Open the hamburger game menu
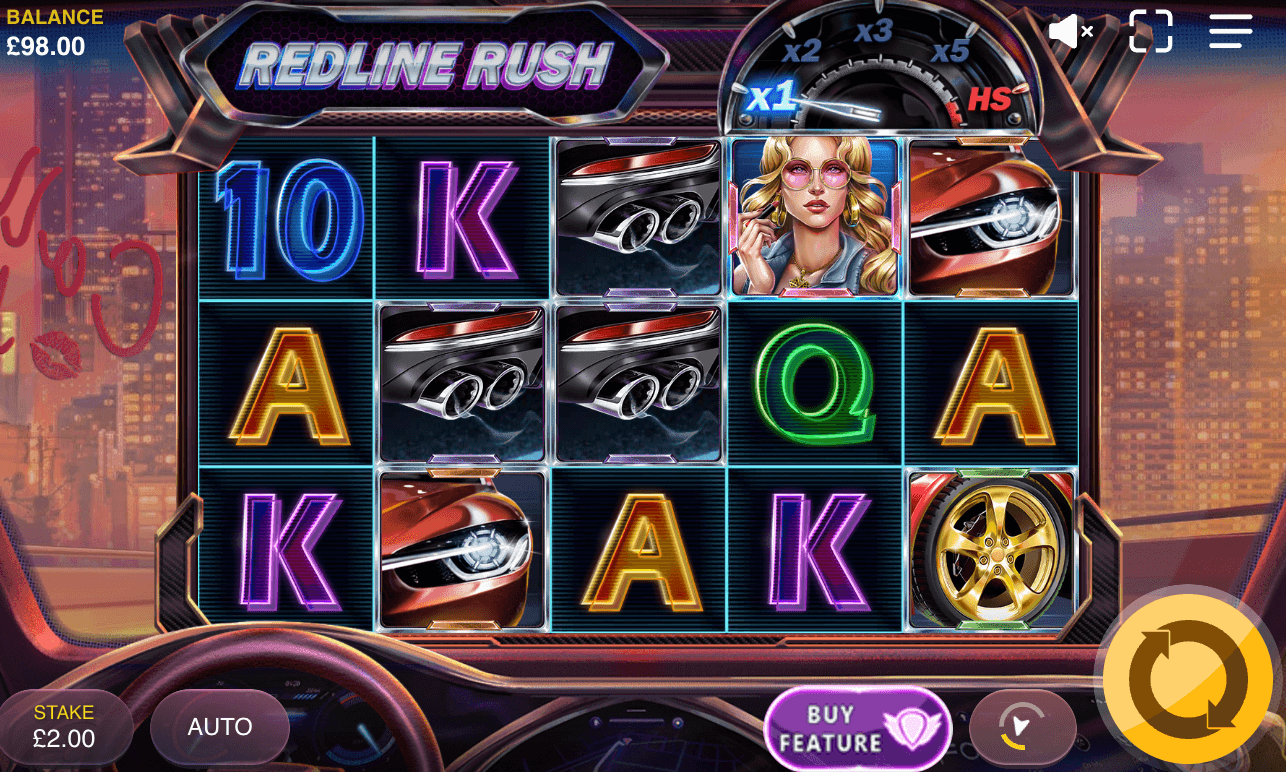 point(1230,32)
